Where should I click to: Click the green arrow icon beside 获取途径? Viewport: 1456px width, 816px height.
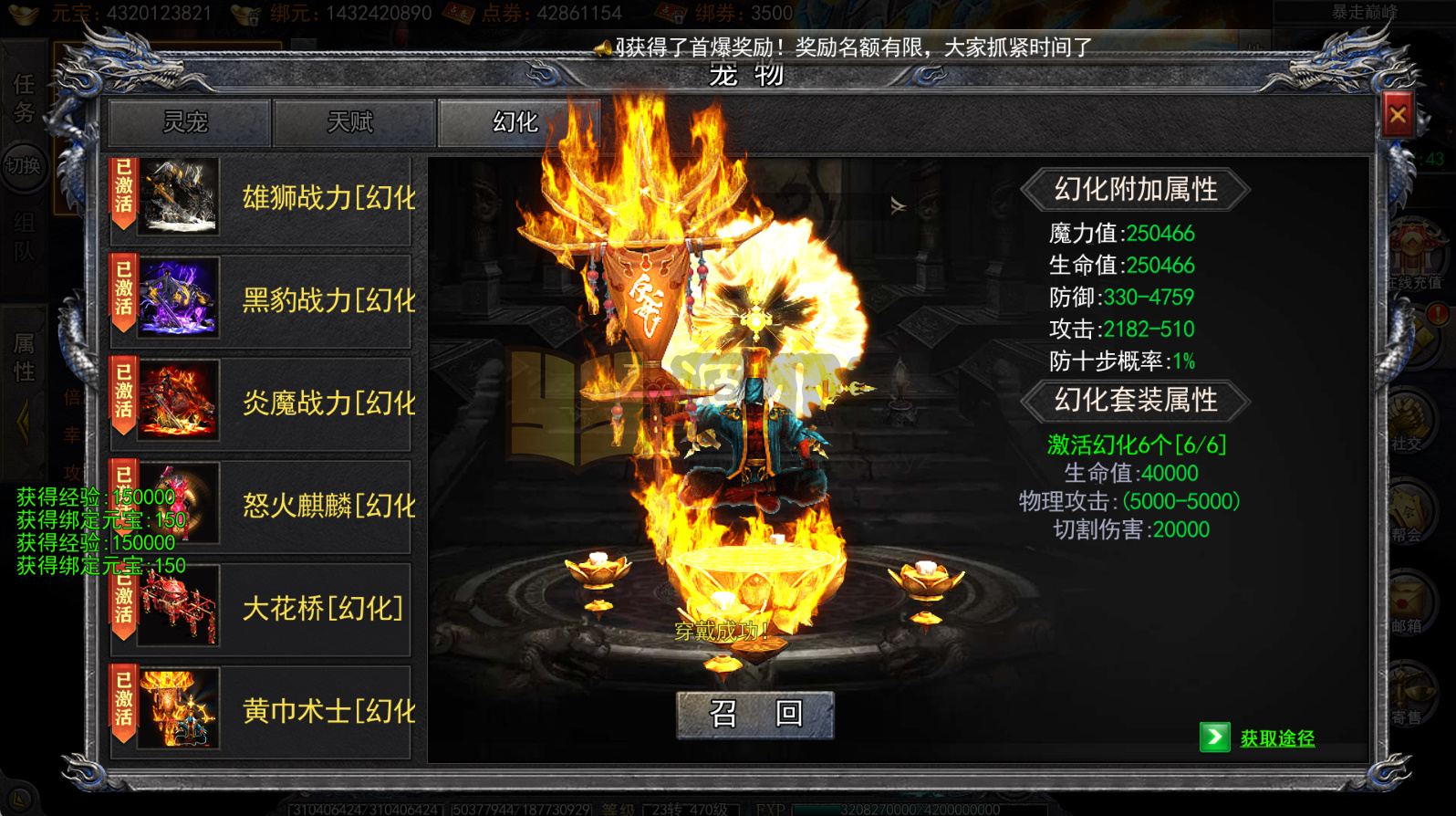pyautogui.click(x=1216, y=737)
